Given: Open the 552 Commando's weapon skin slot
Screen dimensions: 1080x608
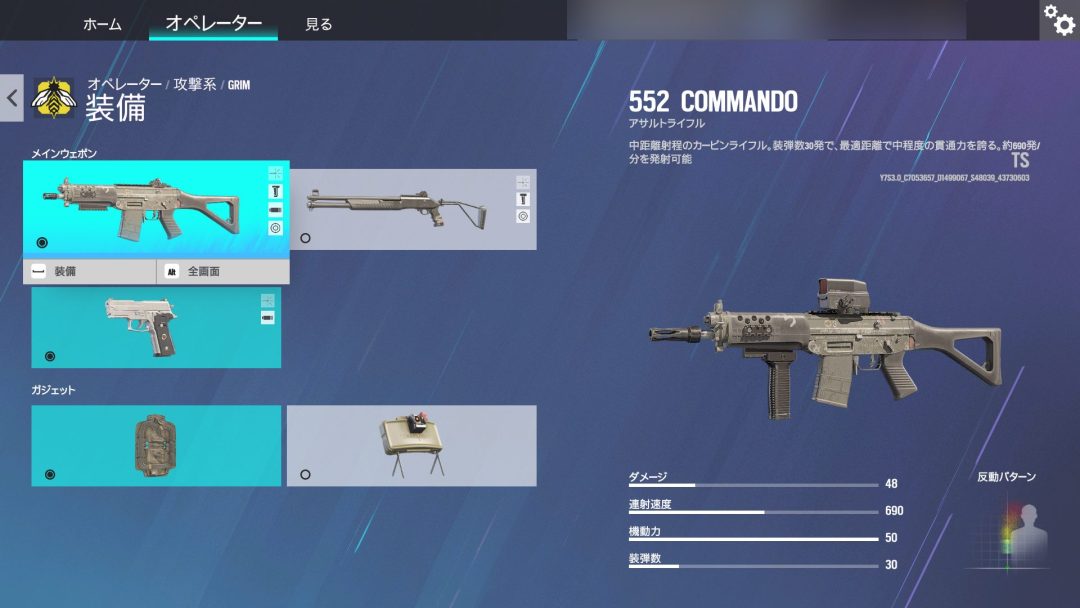Looking at the screenshot, I should click(276, 228).
